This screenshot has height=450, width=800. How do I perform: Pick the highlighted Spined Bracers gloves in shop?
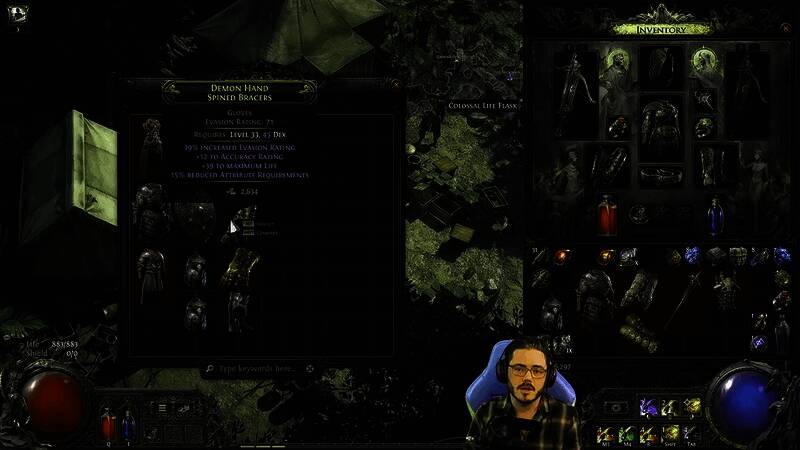(x=240, y=267)
